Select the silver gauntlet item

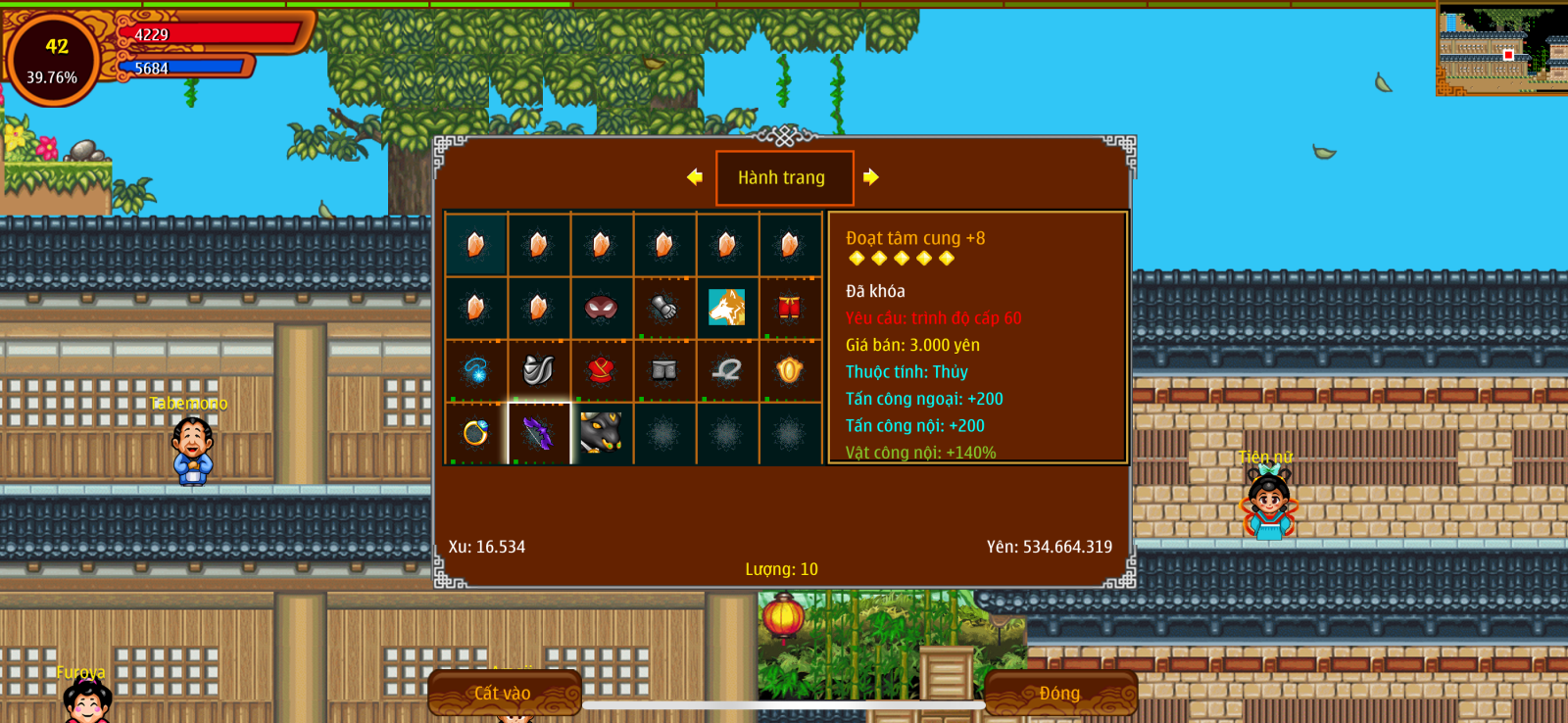pos(663,308)
